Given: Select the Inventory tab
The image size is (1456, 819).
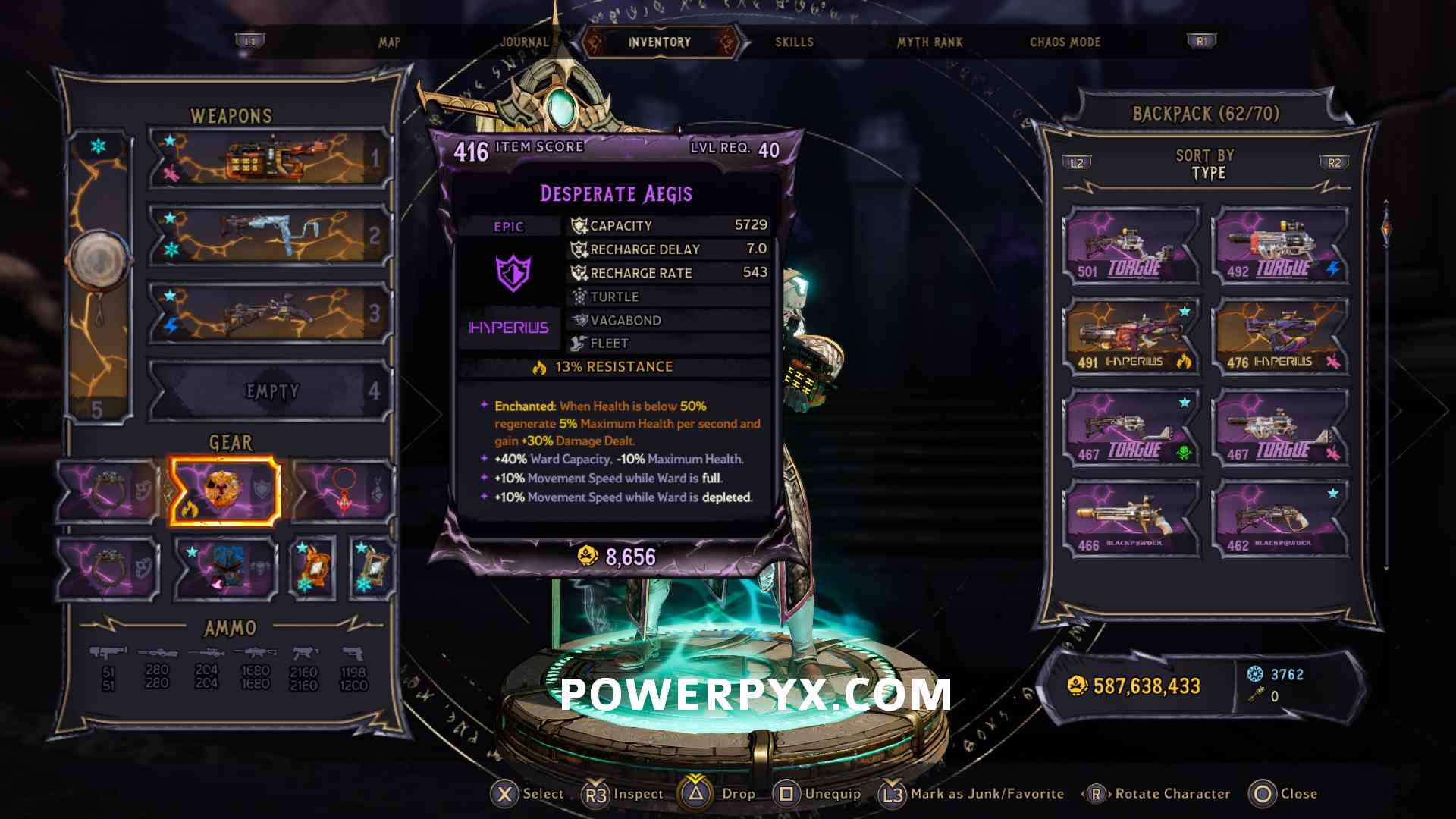Looking at the screenshot, I should point(659,42).
